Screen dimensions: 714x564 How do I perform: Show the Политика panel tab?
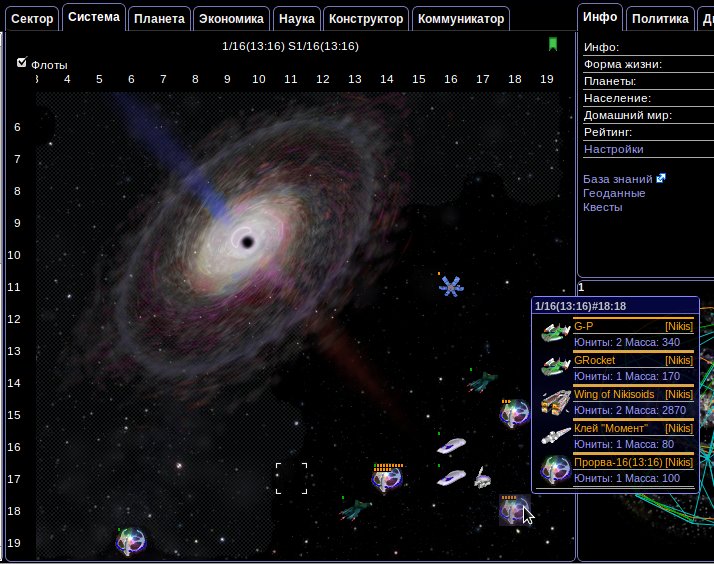pyautogui.click(x=660, y=18)
